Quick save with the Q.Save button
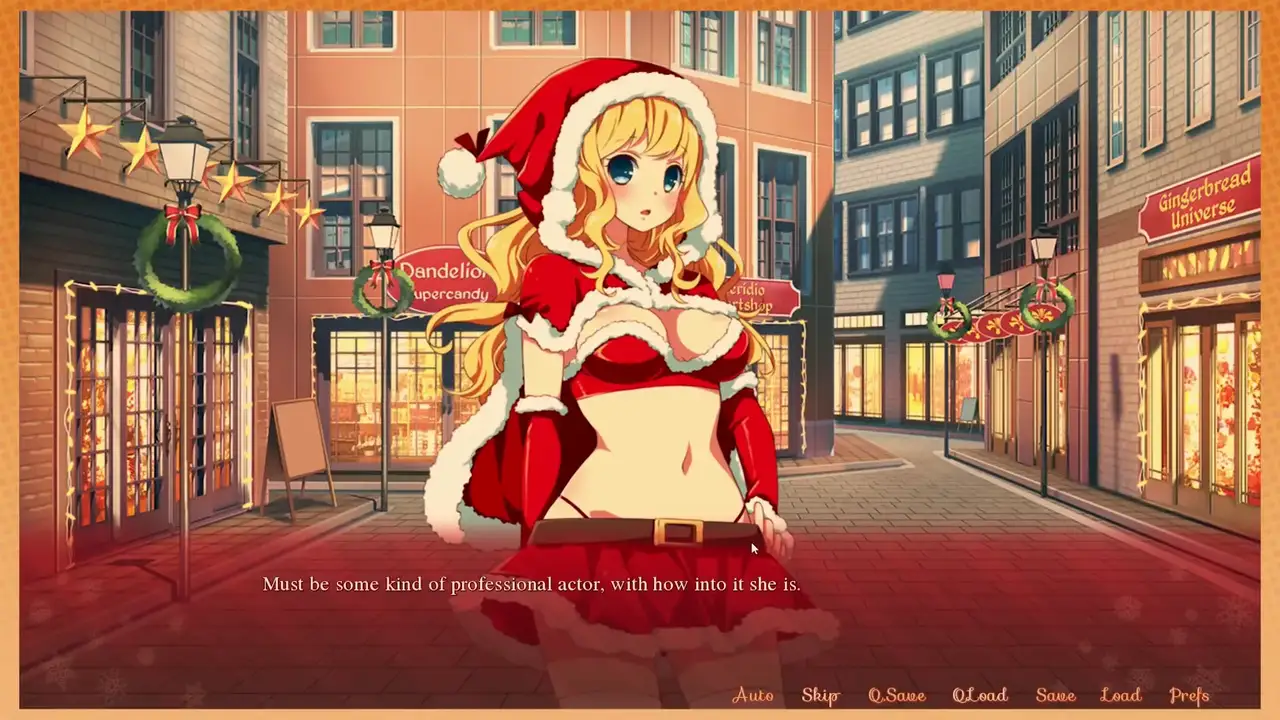 [896, 695]
